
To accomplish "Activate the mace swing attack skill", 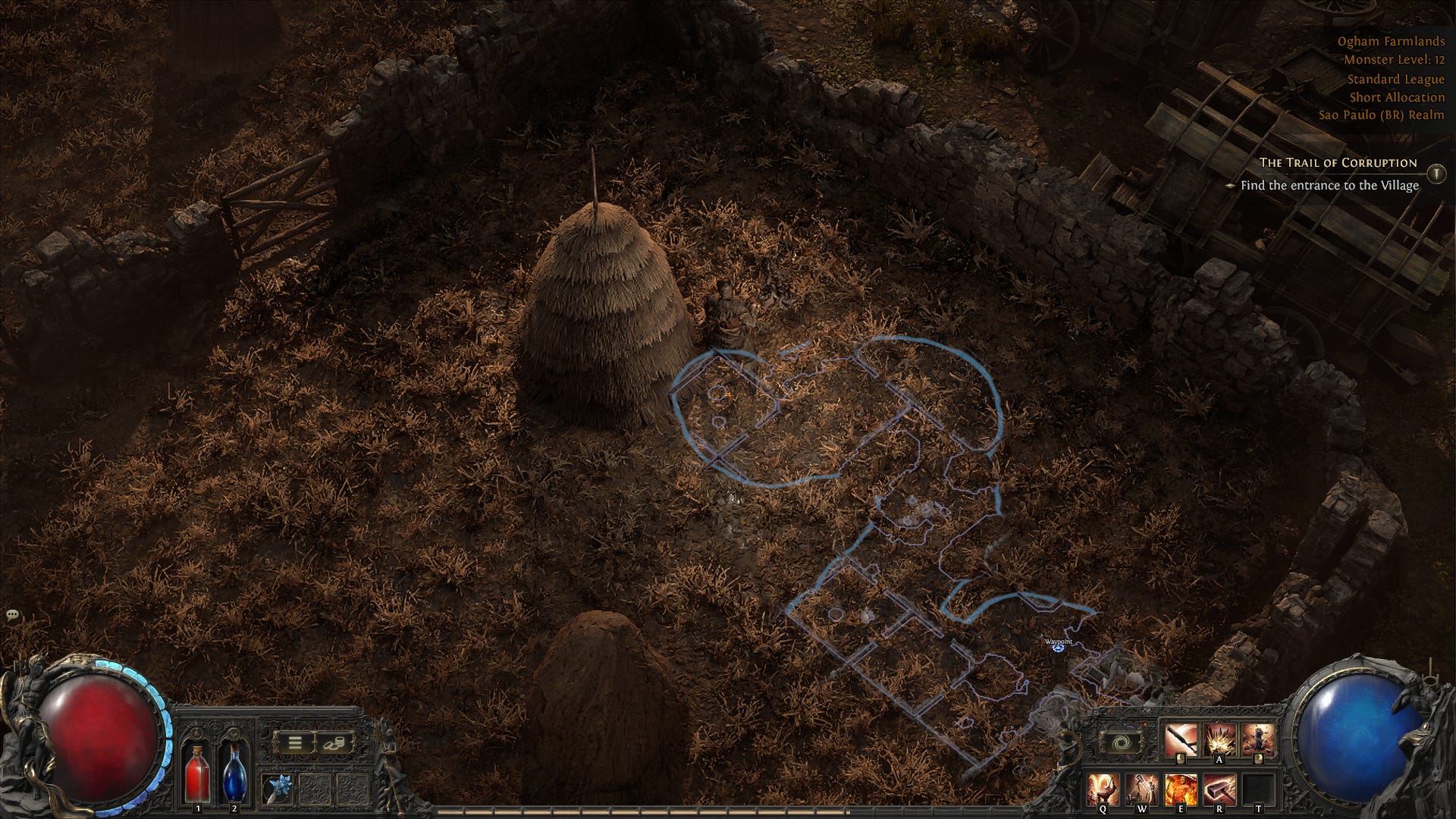I will (x=1181, y=739).
